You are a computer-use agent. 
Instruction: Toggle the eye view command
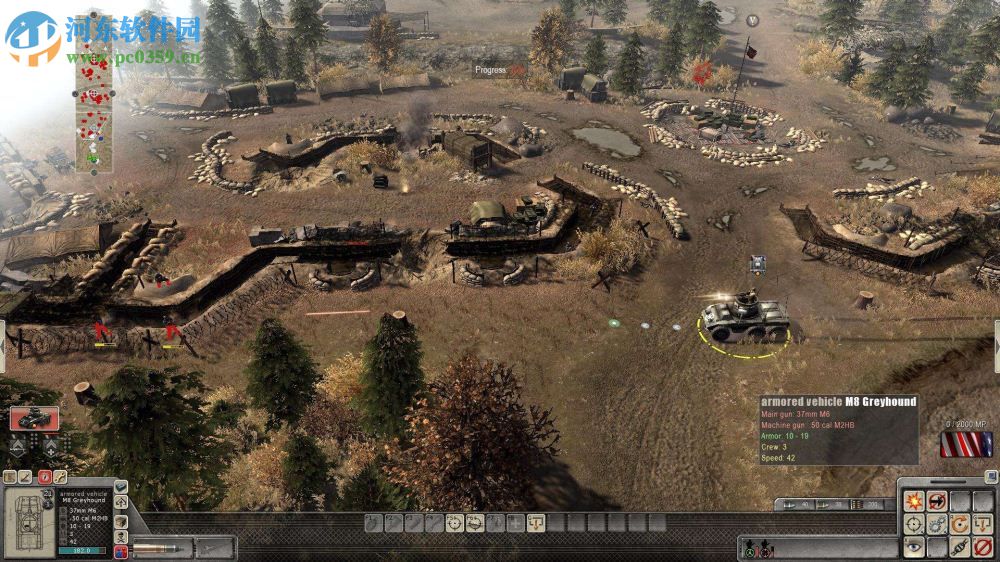tap(914, 547)
